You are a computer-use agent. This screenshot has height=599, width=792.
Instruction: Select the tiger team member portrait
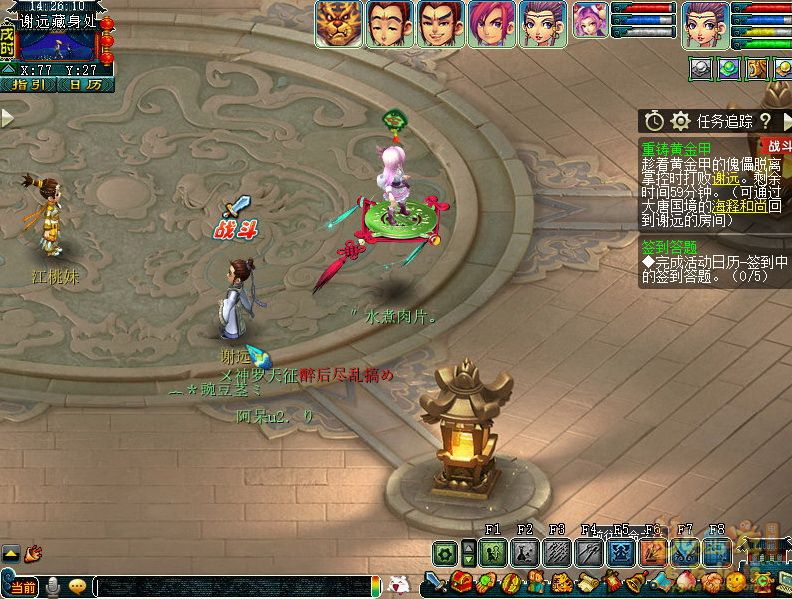pos(339,24)
